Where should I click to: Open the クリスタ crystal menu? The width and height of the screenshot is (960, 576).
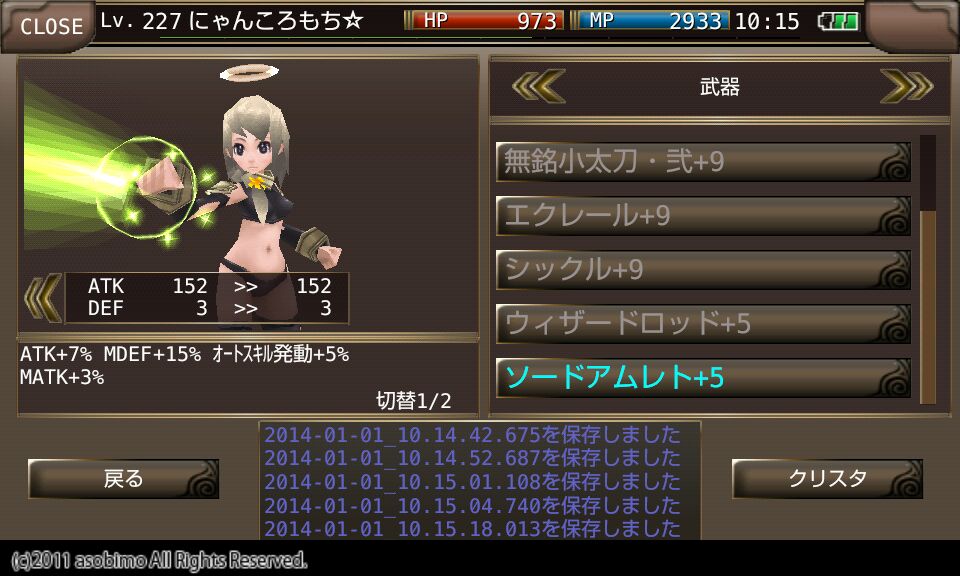[x=827, y=479]
